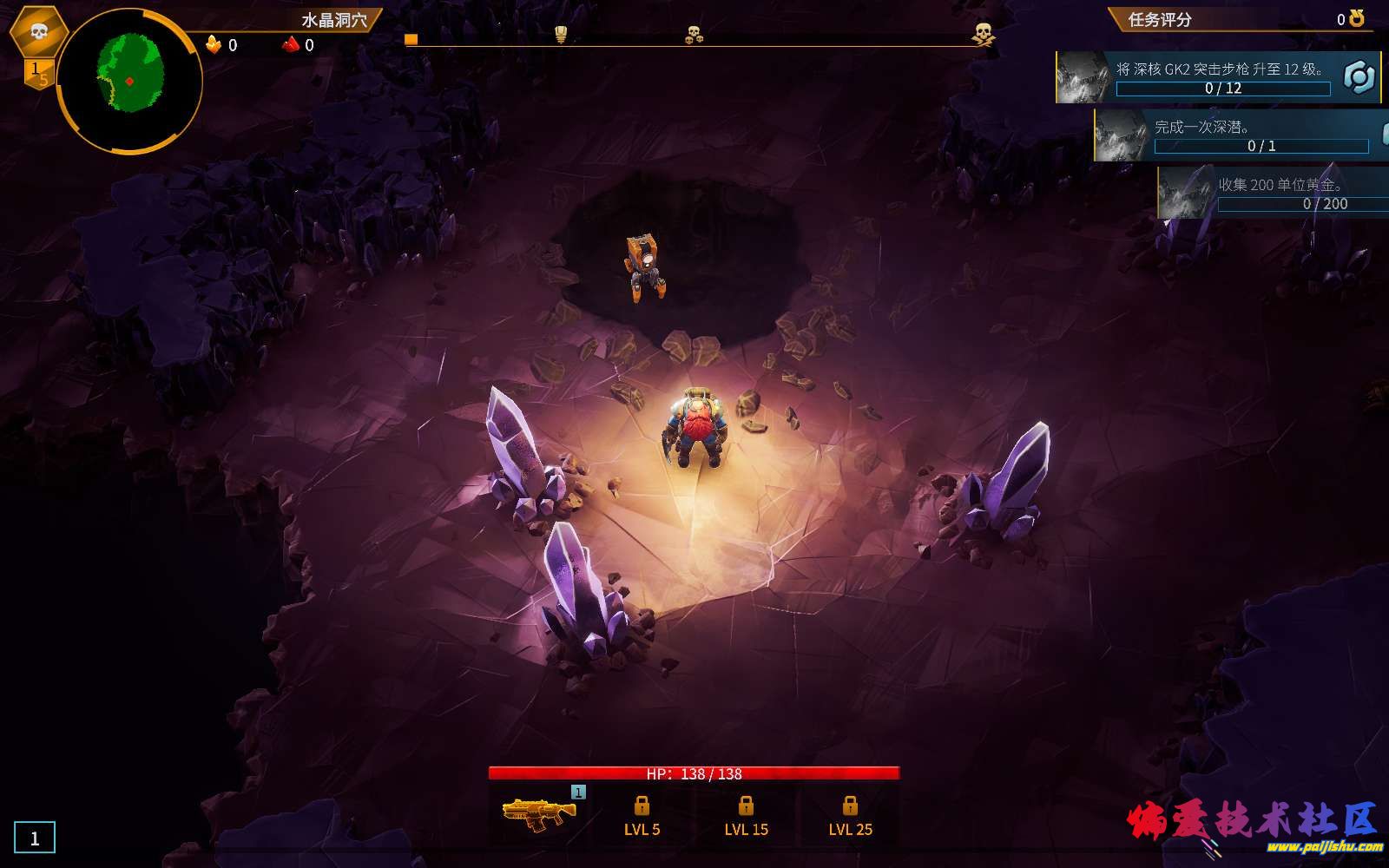Select the golden assault rifle weapon slot
This screenshot has width=1389, height=868.
539,812
